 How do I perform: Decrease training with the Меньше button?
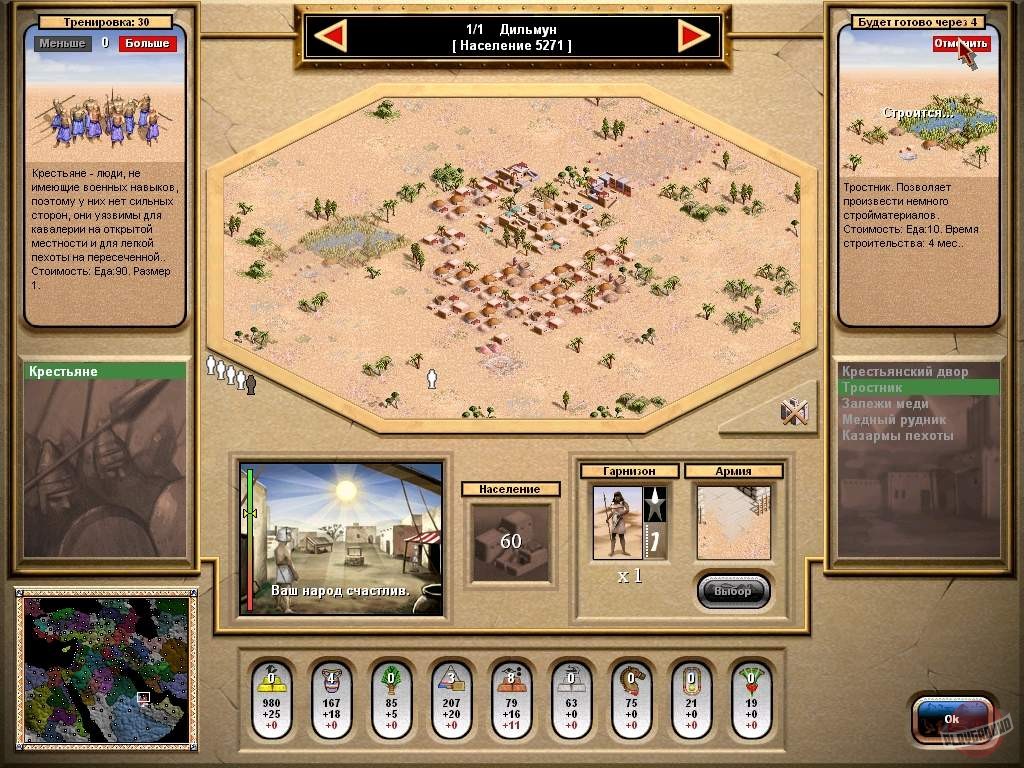[62, 44]
